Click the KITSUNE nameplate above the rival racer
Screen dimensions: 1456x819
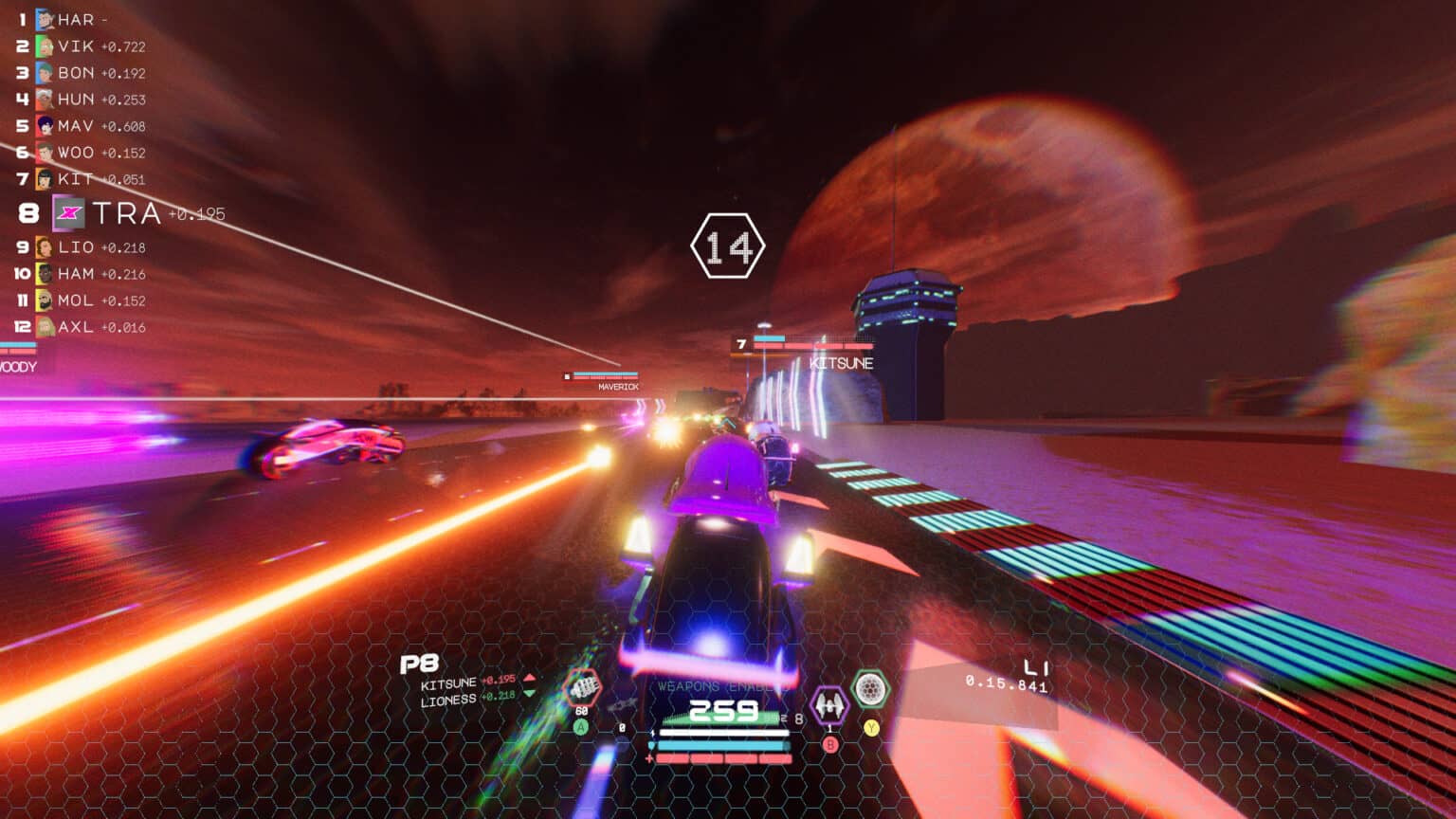[842, 362]
